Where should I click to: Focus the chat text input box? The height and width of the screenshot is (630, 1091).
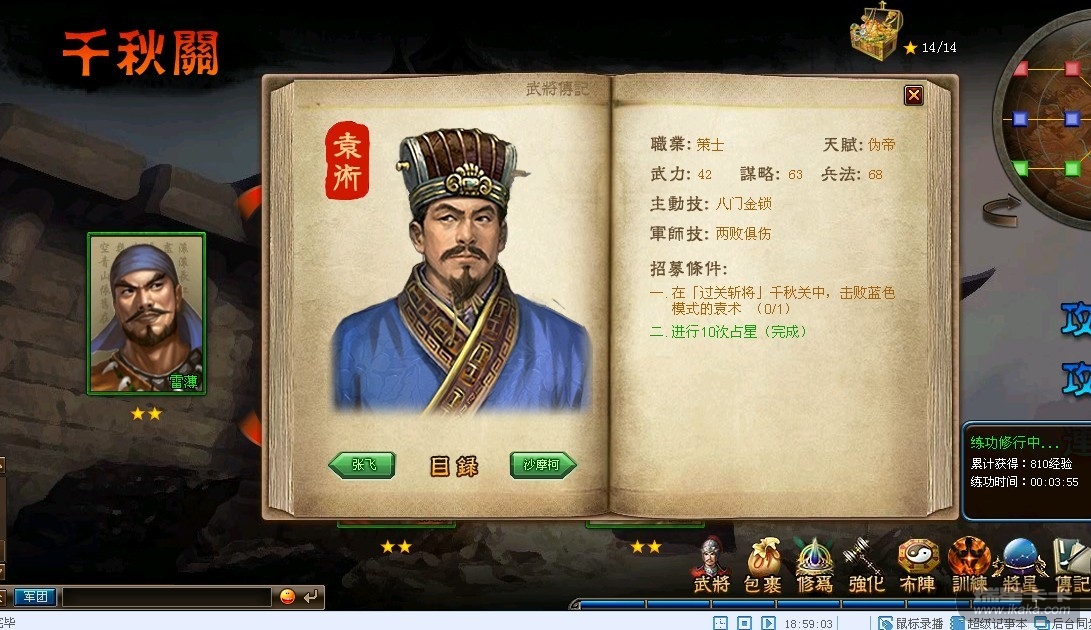(166, 597)
